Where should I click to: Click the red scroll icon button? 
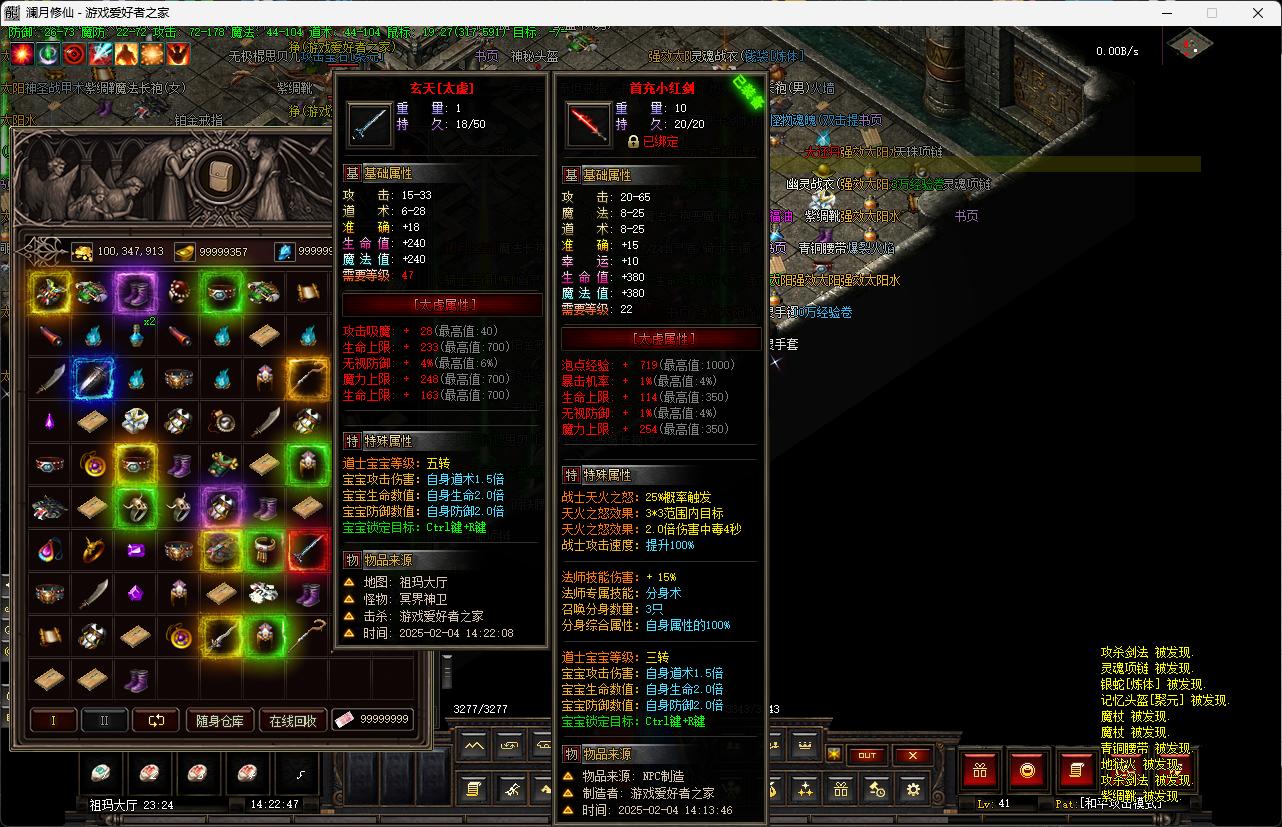pyautogui.click(x=1076, y=770)
